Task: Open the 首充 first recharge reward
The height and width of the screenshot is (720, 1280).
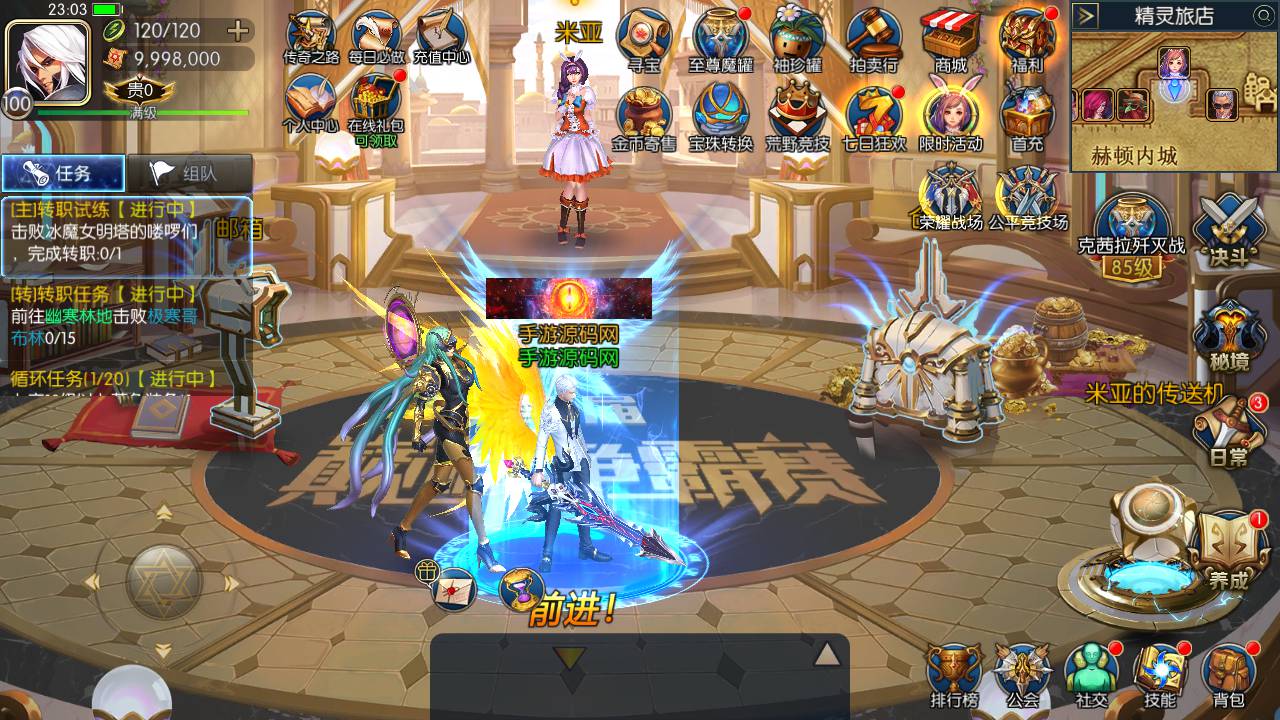Action: [1027, 116]
